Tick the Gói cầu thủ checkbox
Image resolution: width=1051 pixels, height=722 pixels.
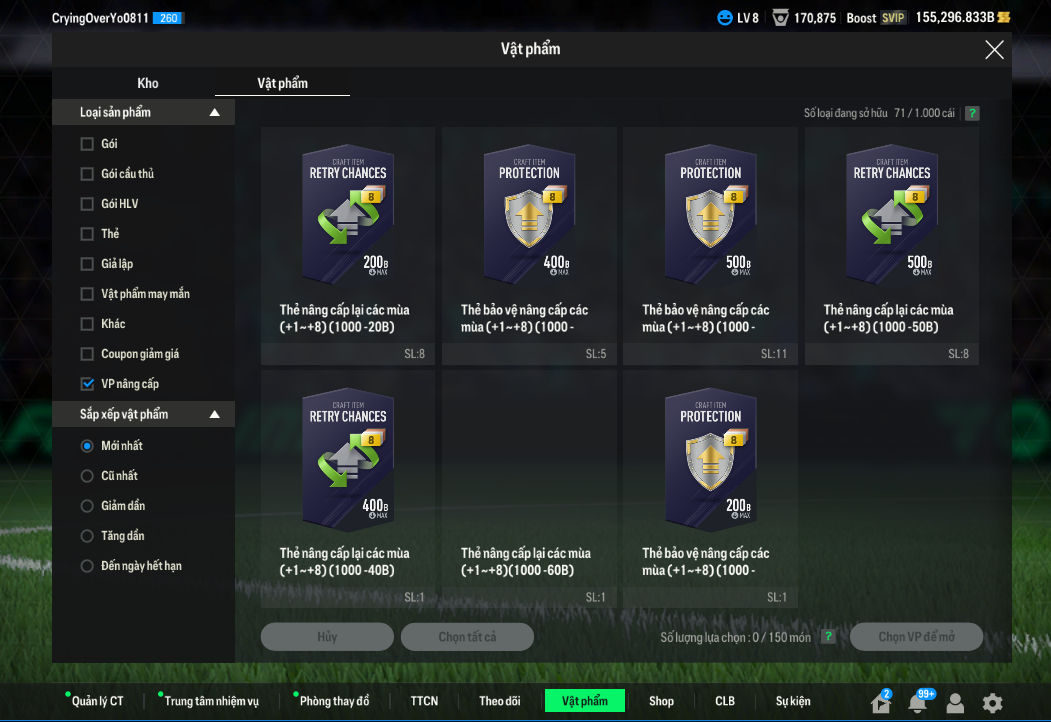pyautogui.click(x=87, y=174)
